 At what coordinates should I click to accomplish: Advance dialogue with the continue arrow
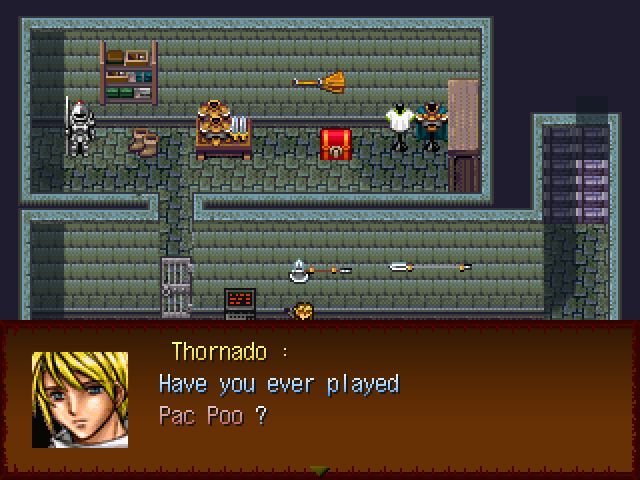point(319,470)
